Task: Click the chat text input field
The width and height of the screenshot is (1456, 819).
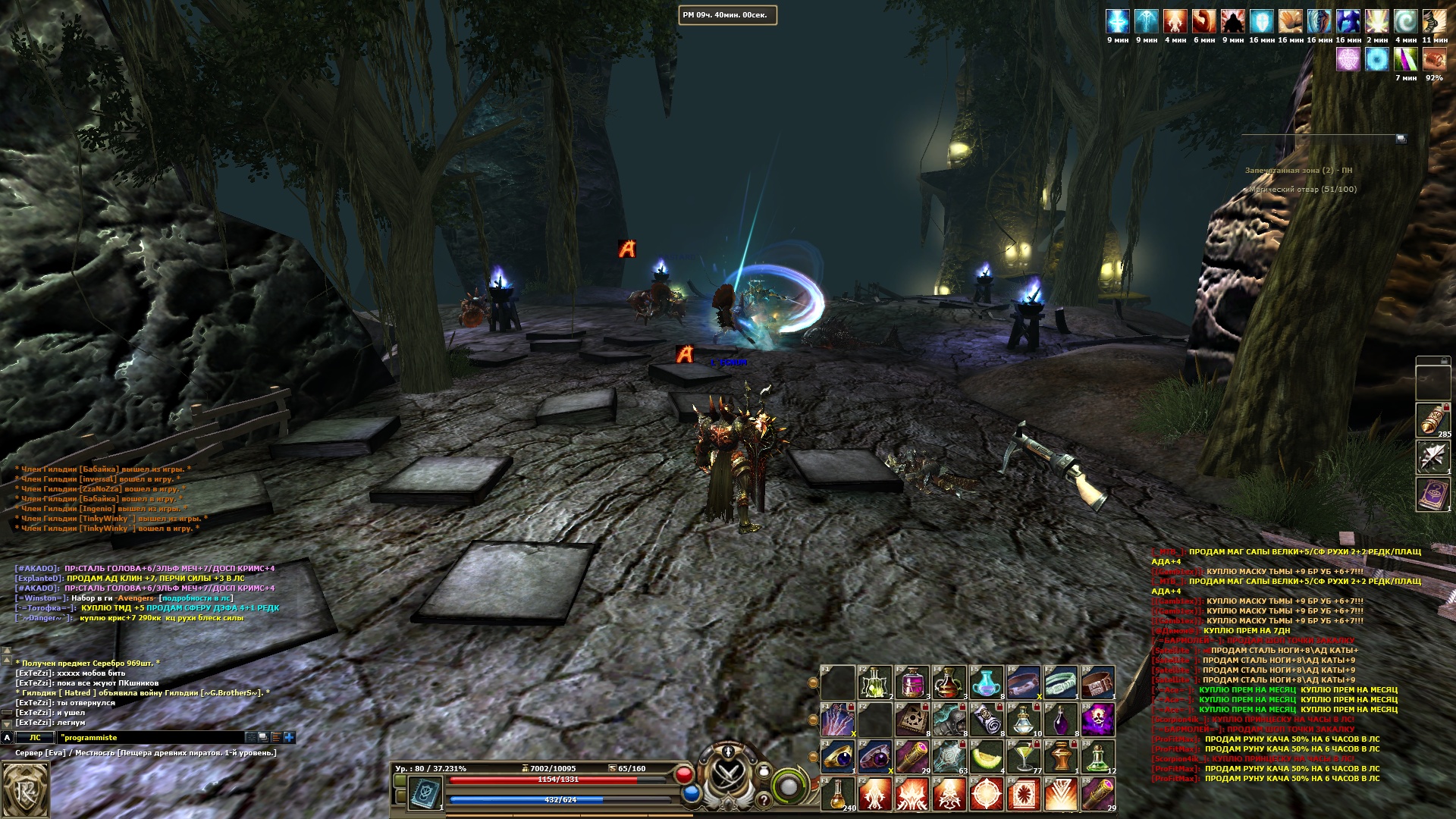Action: pos(150,737)
